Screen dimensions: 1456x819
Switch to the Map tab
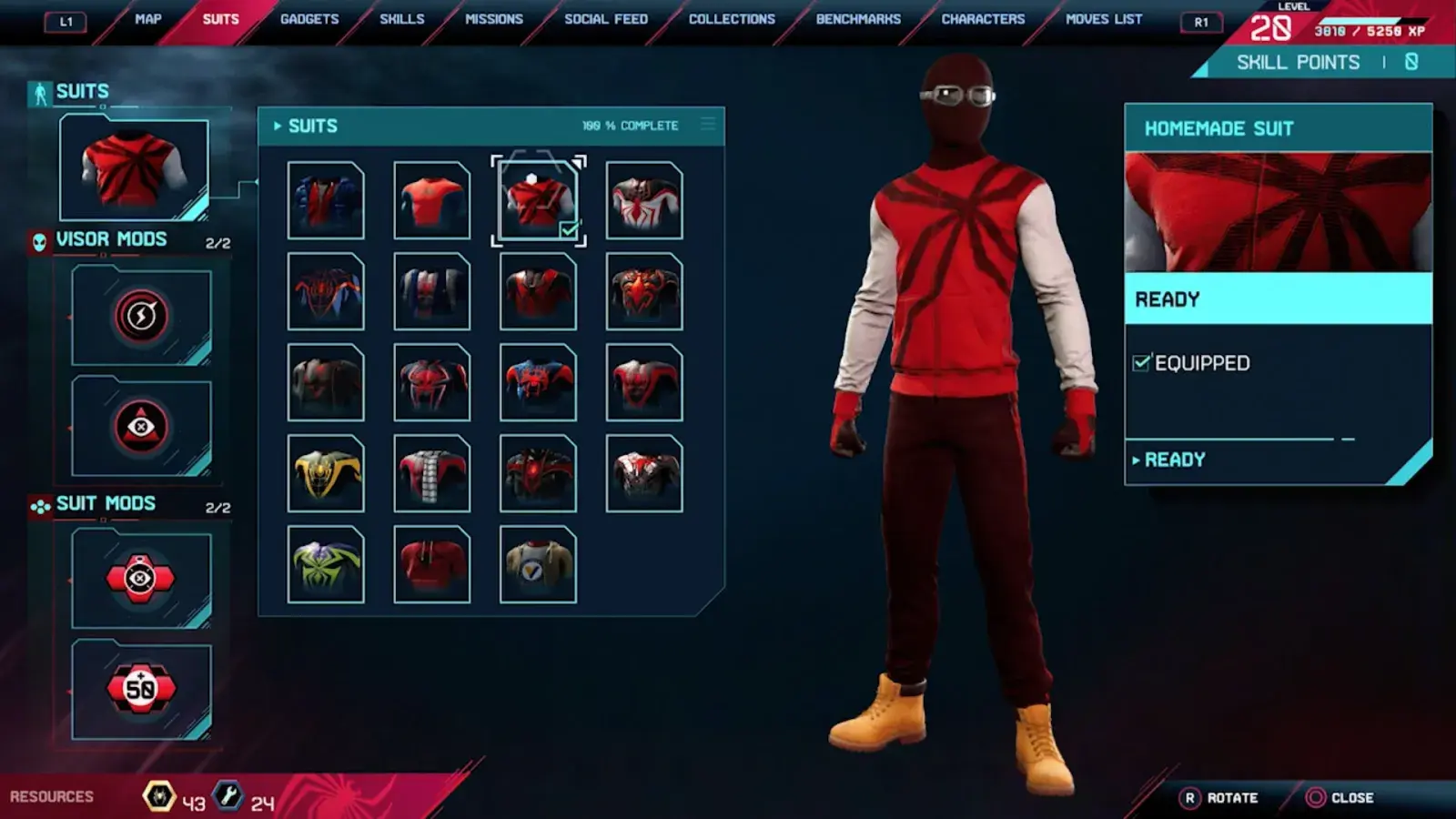coord(147,19)
